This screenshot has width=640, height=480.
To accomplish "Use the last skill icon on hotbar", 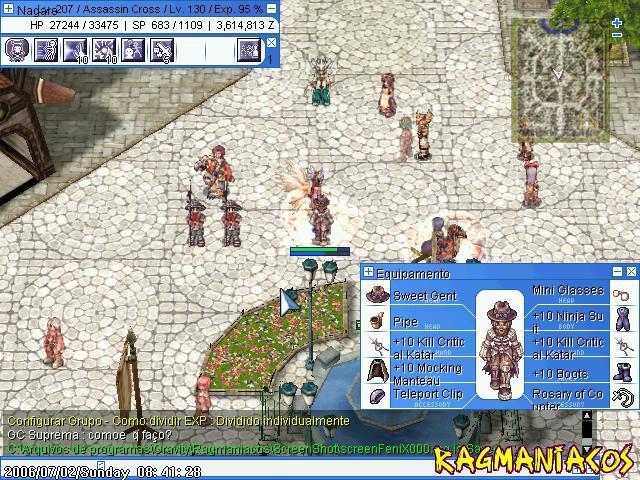I will [249, 49].
